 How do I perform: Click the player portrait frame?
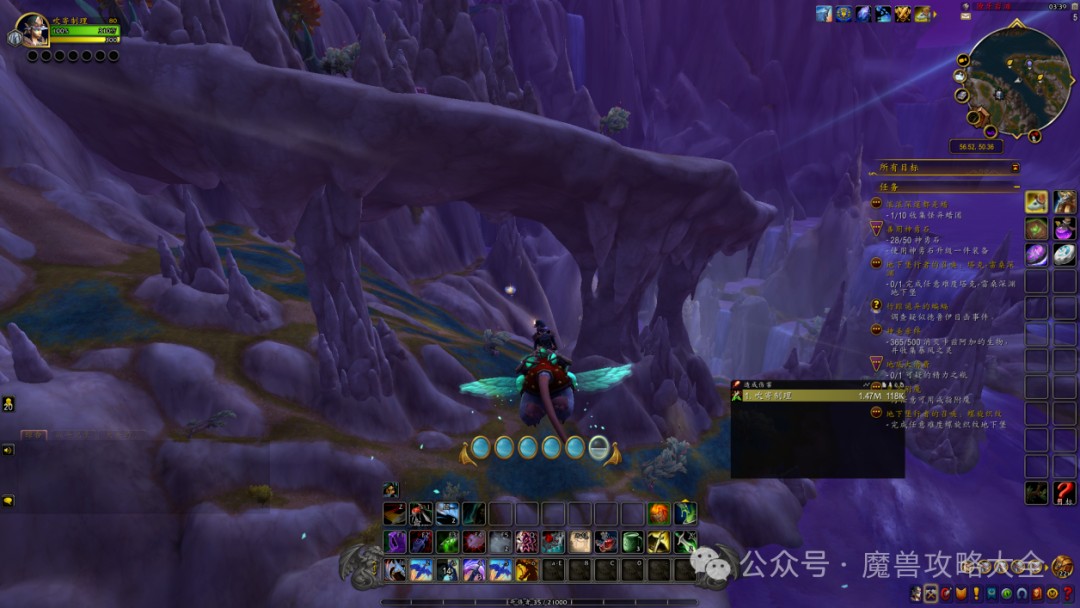pyautogui.click(x=31, y=30)
